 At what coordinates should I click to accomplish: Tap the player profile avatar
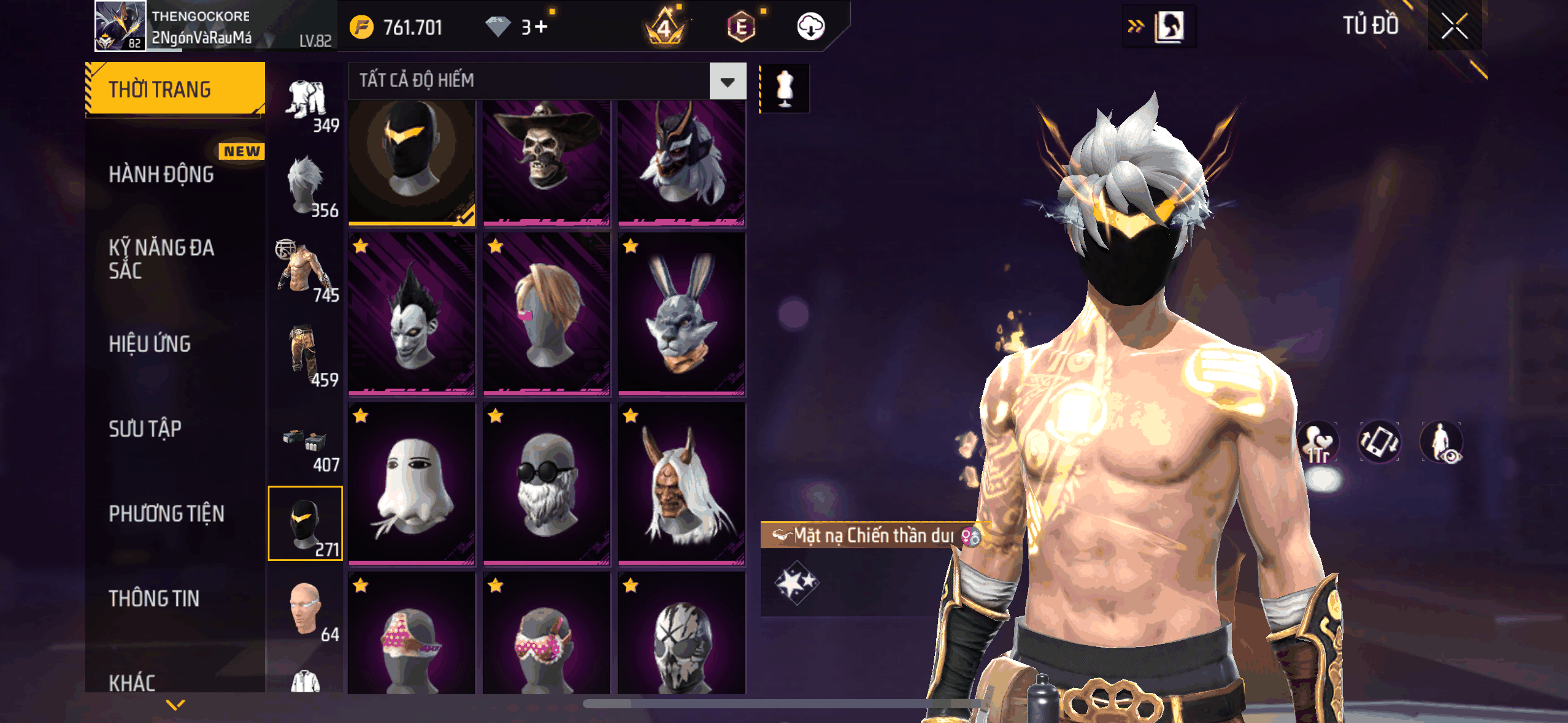point(120,26)
